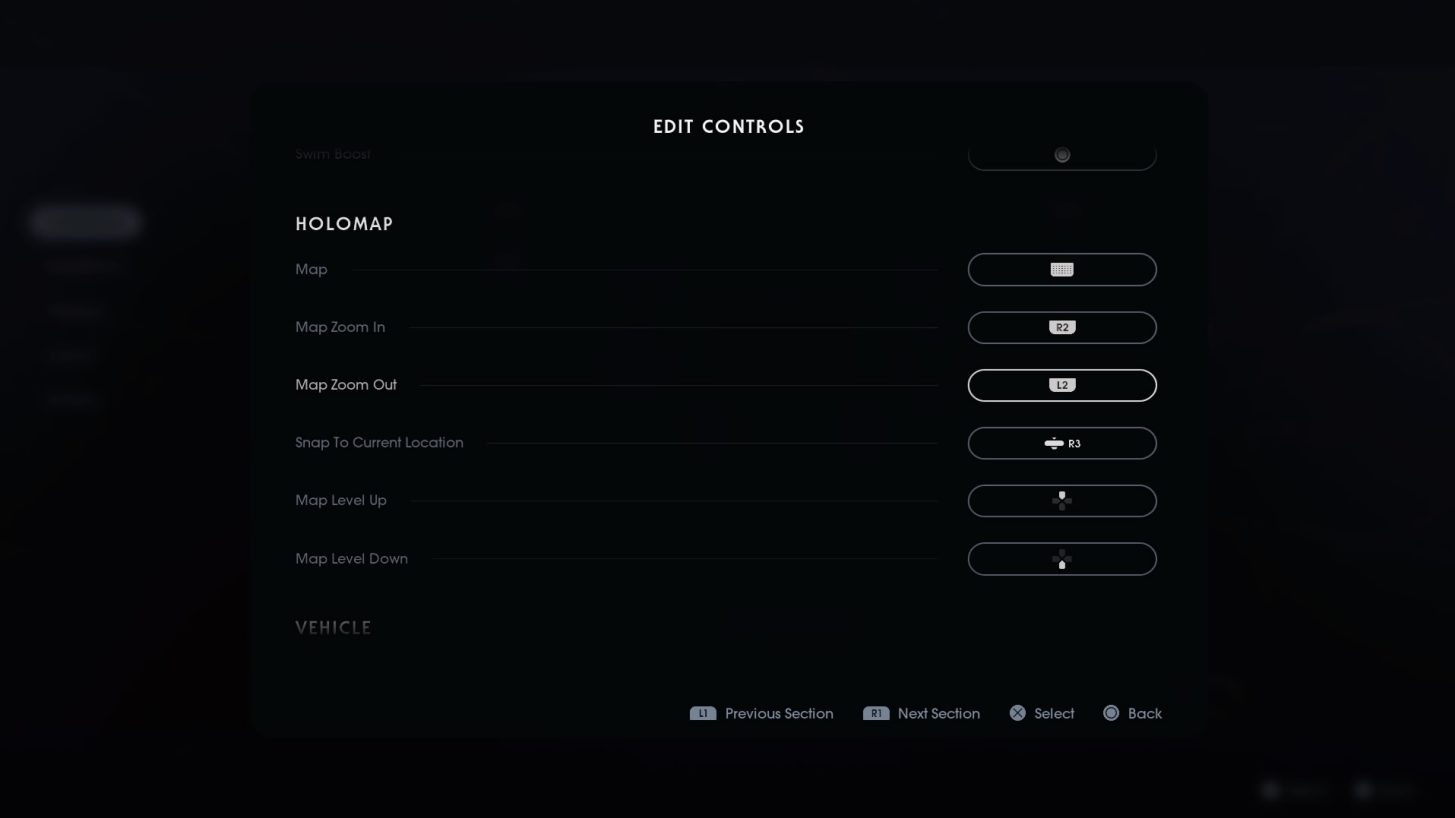Click the touchpad icon binding for Map
Image resolution: width=1455 pixels, height=818 pixels.
(1061, 269)
